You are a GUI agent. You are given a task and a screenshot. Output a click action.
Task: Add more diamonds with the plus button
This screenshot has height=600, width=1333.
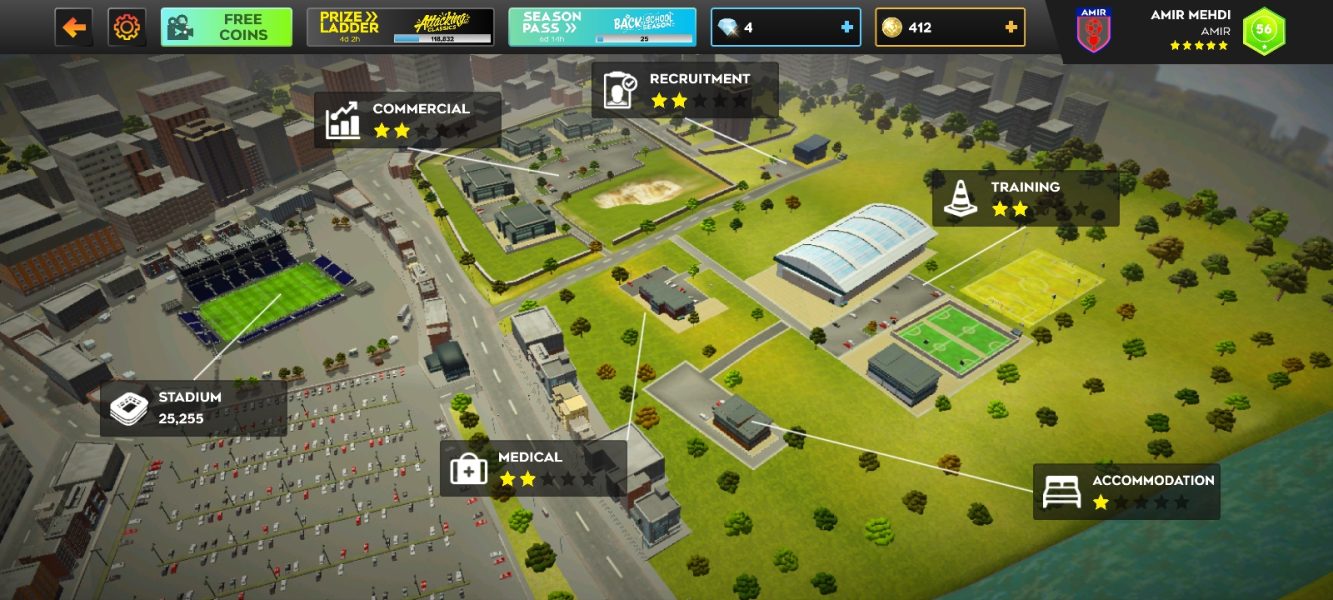point(847,27)
